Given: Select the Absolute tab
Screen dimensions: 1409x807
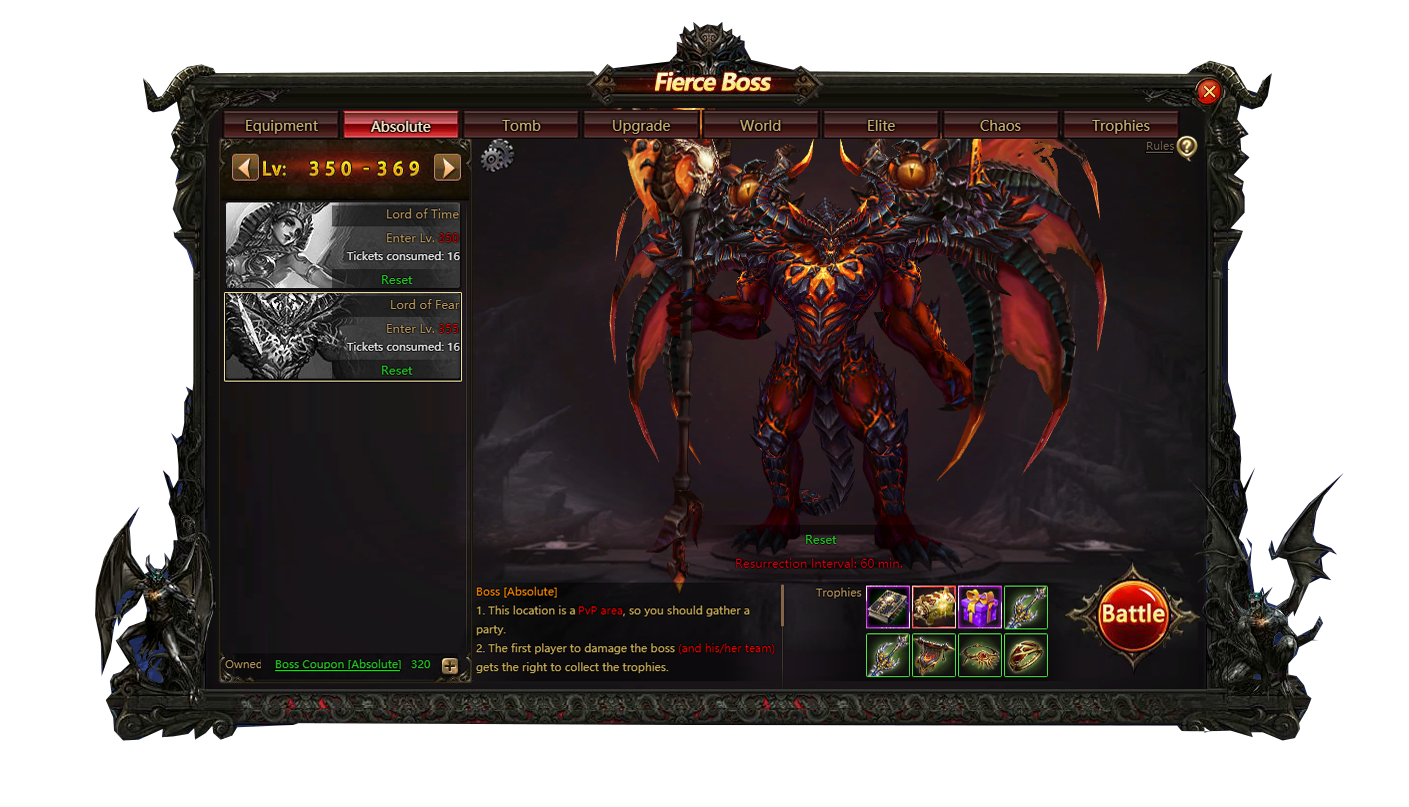Looking at the screenshot, I should (x=400, y=126).
